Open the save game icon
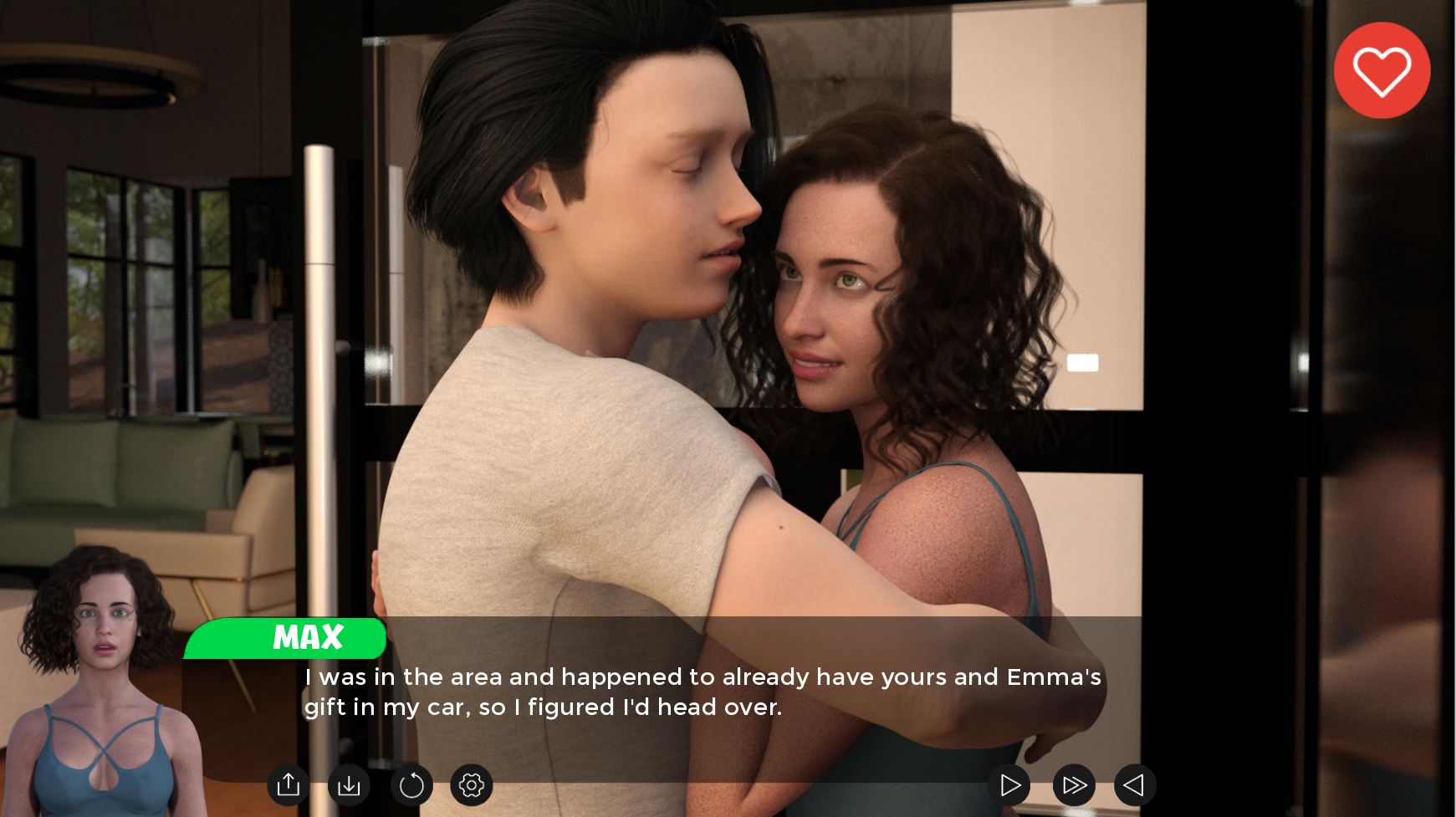Viewport: 1456px width, 817px height. pyautogui.click(x=289, y=785)
